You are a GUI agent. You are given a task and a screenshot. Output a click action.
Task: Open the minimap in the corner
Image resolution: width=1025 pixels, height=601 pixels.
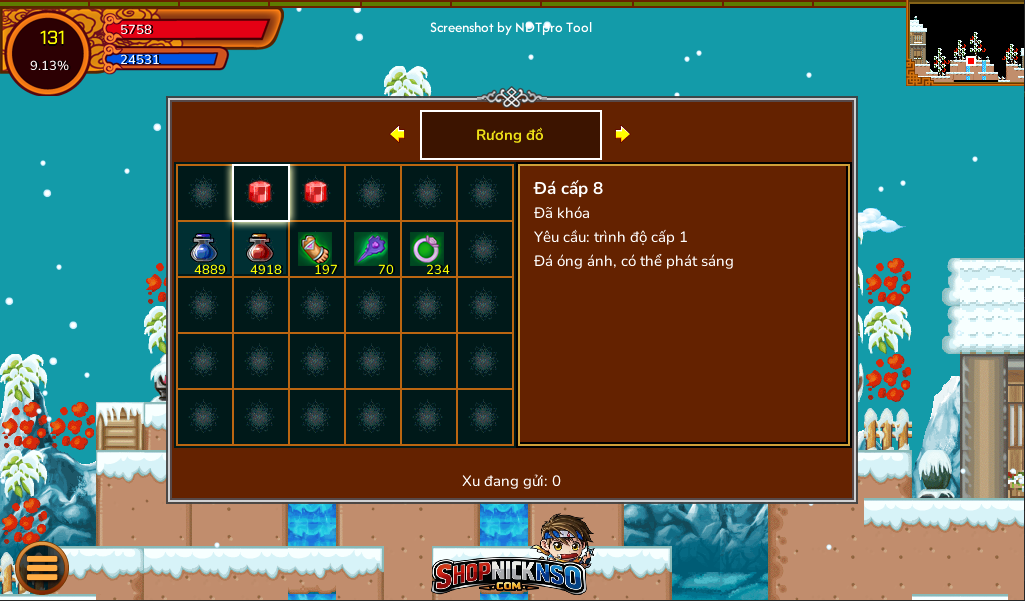[965, 42]
